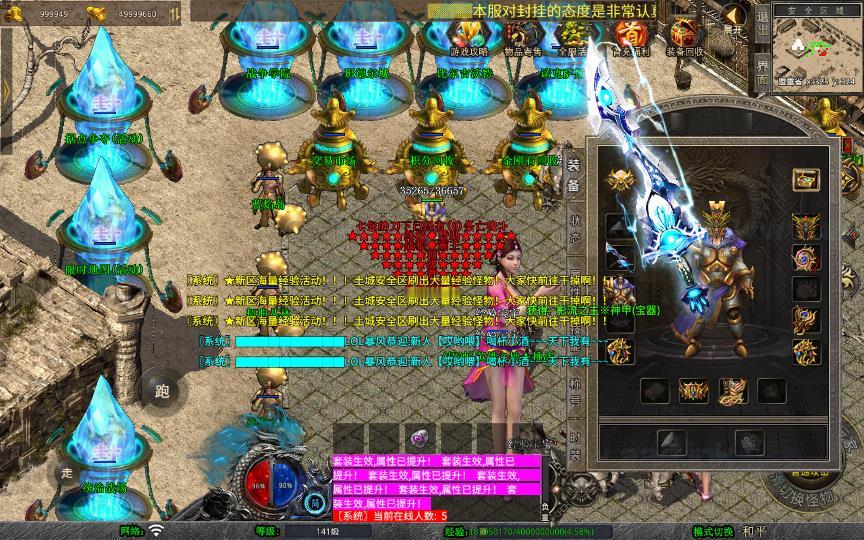
Task: Click the treasure chest icon in equipment panel
Action: pos(806,179)
